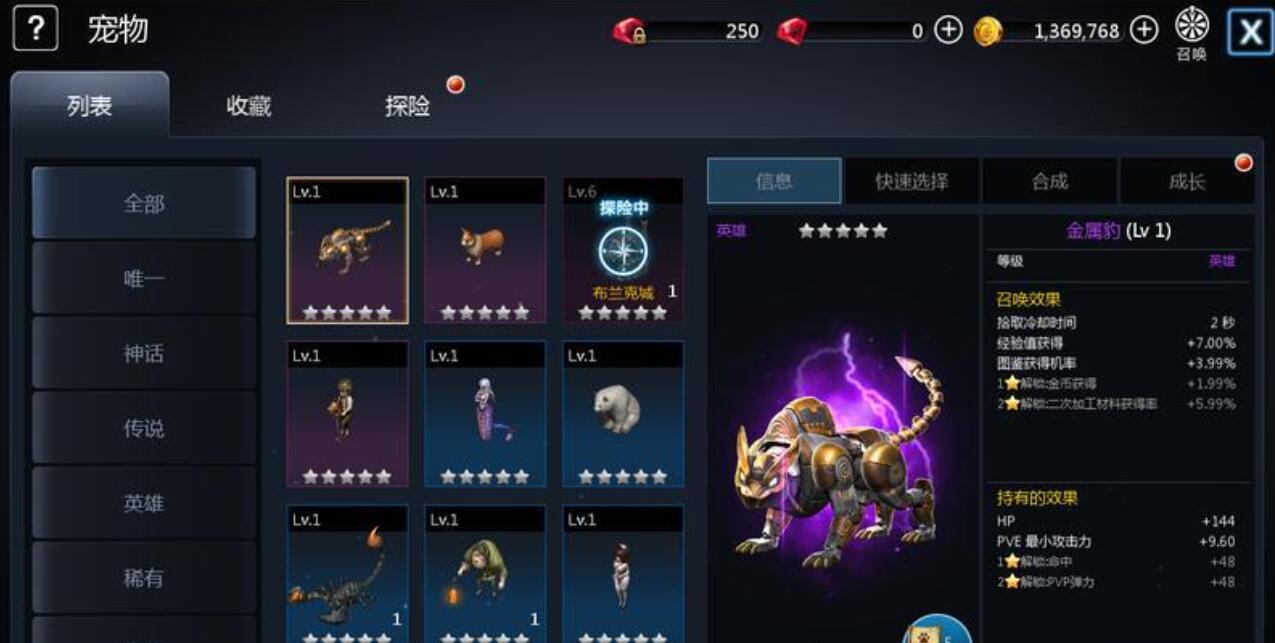Choose the black scorpion pet card

(347, 573)
